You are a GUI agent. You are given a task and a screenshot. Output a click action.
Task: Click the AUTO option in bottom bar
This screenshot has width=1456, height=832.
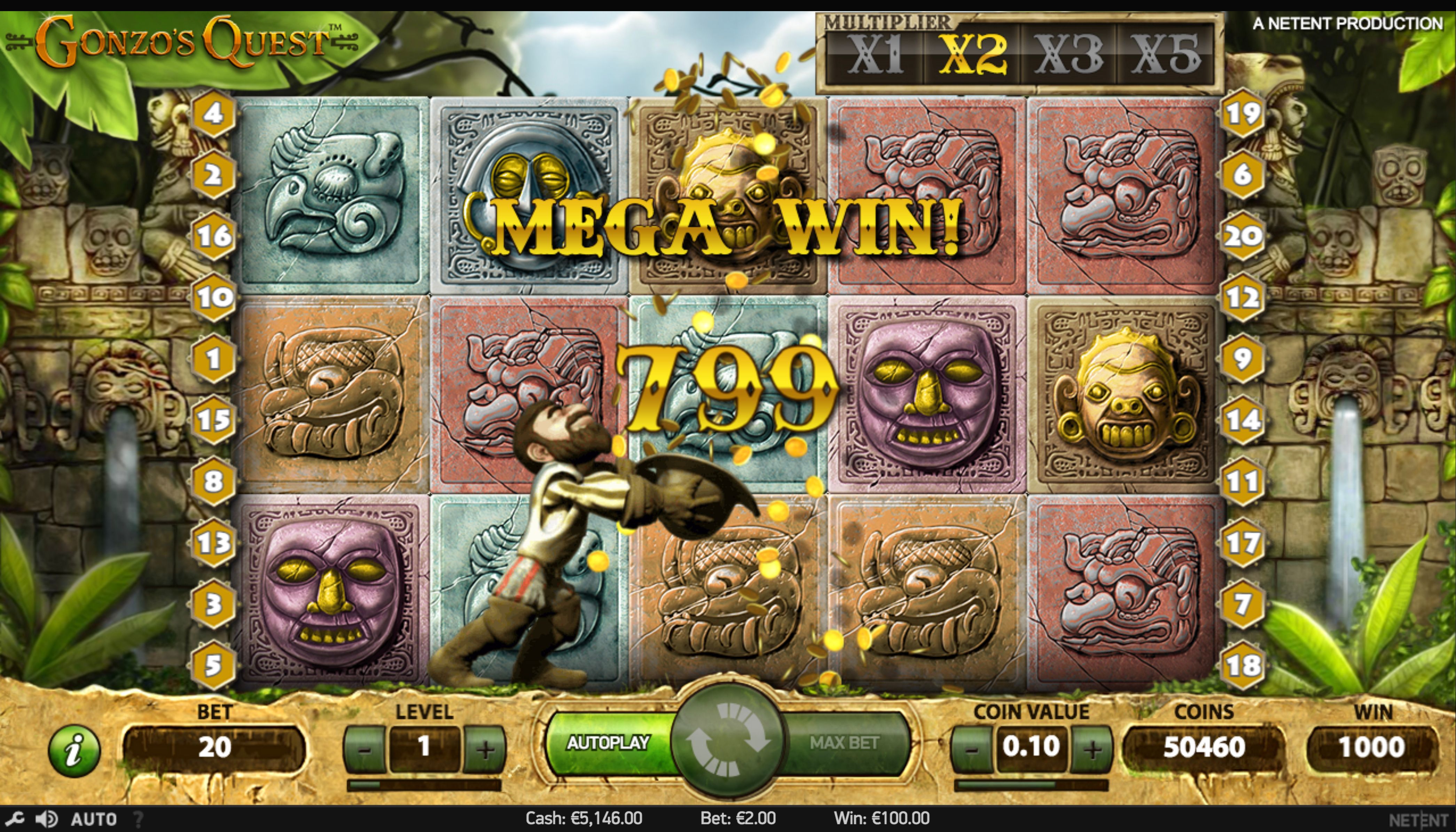[x=94, y=819]
